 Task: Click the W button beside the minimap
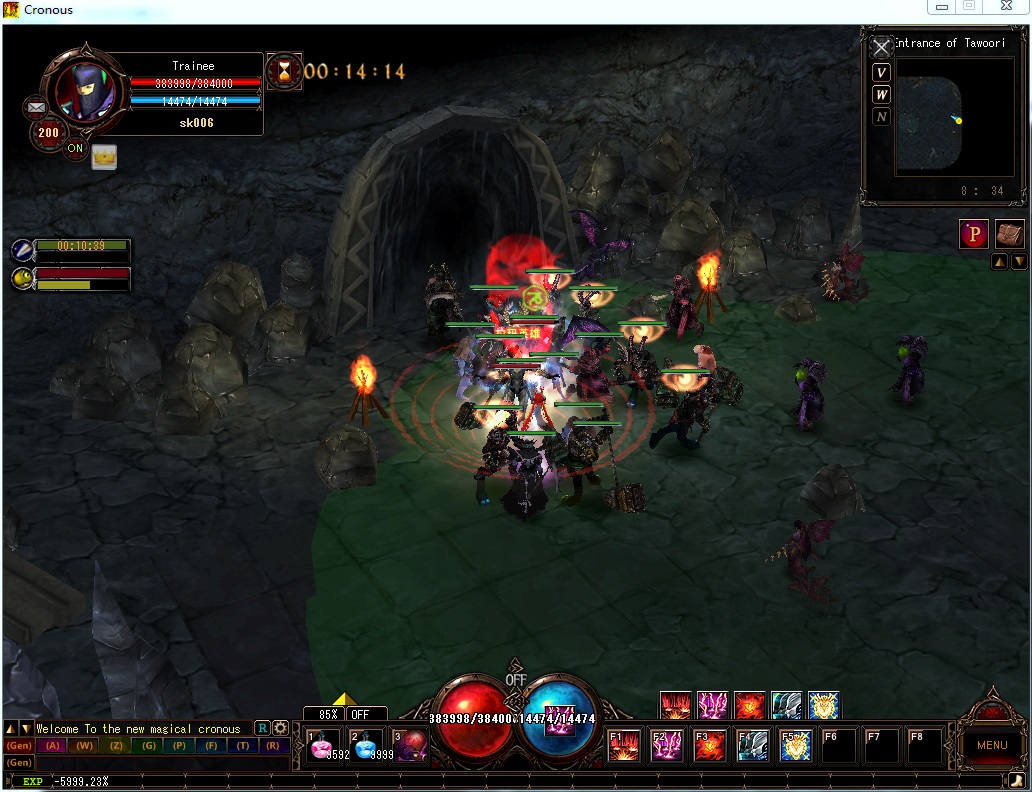881,94
